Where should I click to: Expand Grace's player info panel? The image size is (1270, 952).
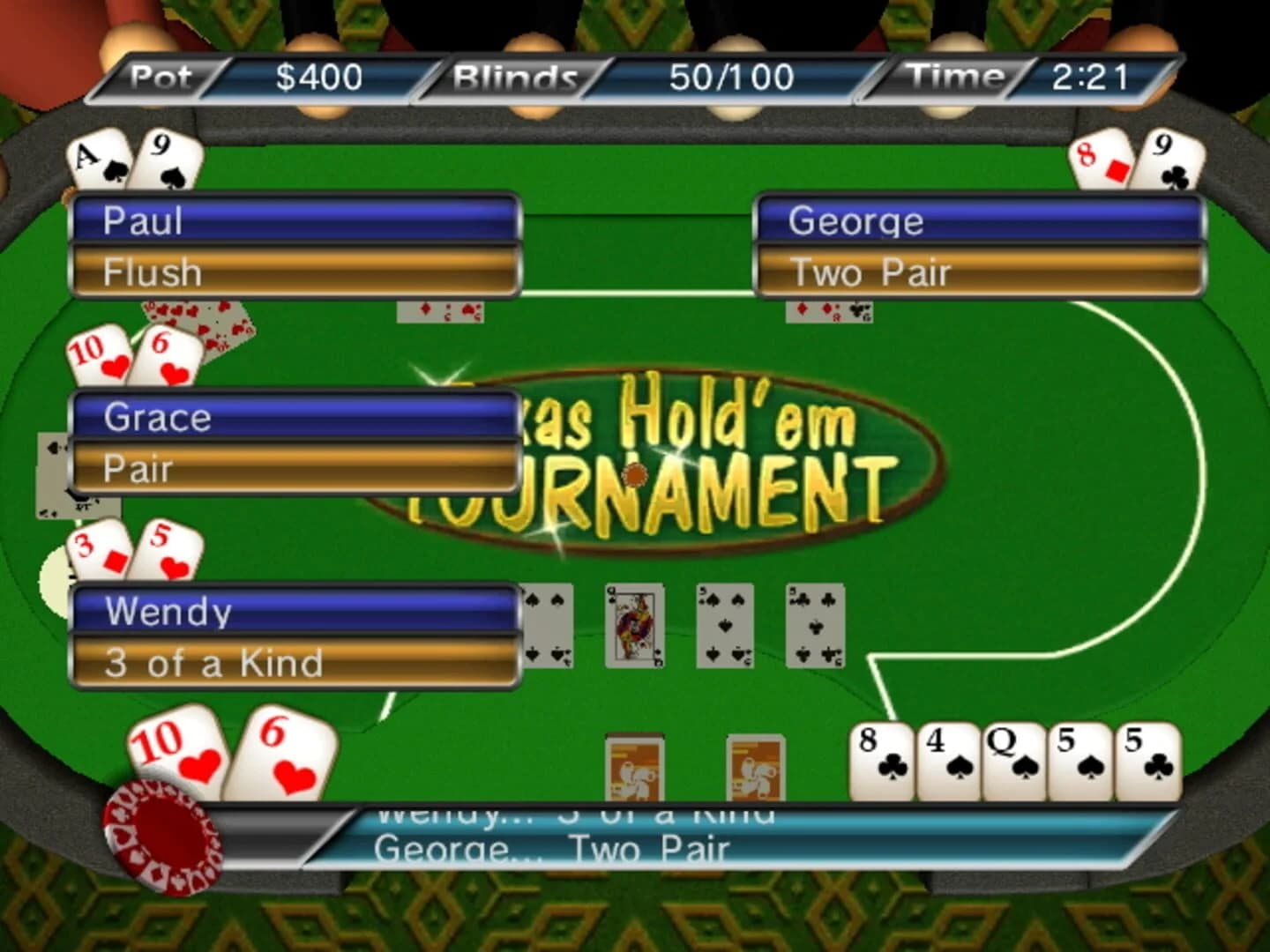click(x=295, y=417)
